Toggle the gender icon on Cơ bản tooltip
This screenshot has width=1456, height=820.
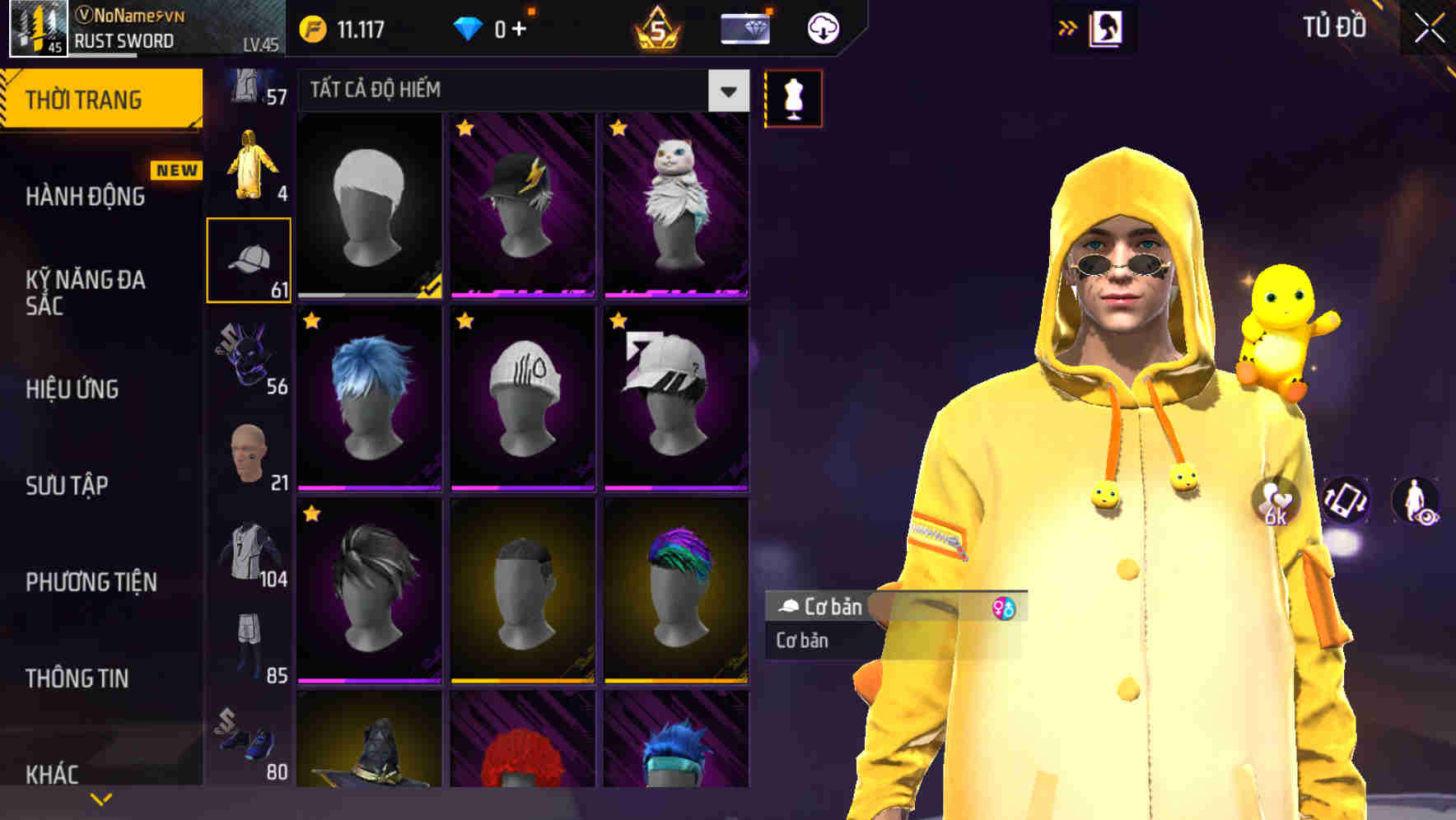click(x=1006, y=609)
